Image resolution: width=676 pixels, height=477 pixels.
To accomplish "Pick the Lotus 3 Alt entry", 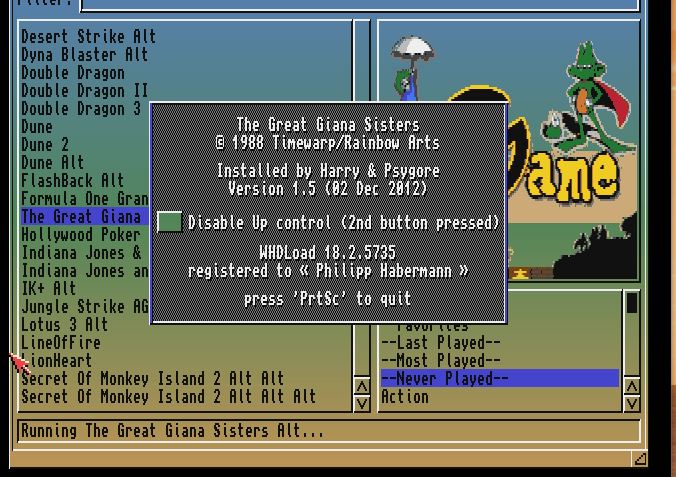I will (x=65, y=325).
